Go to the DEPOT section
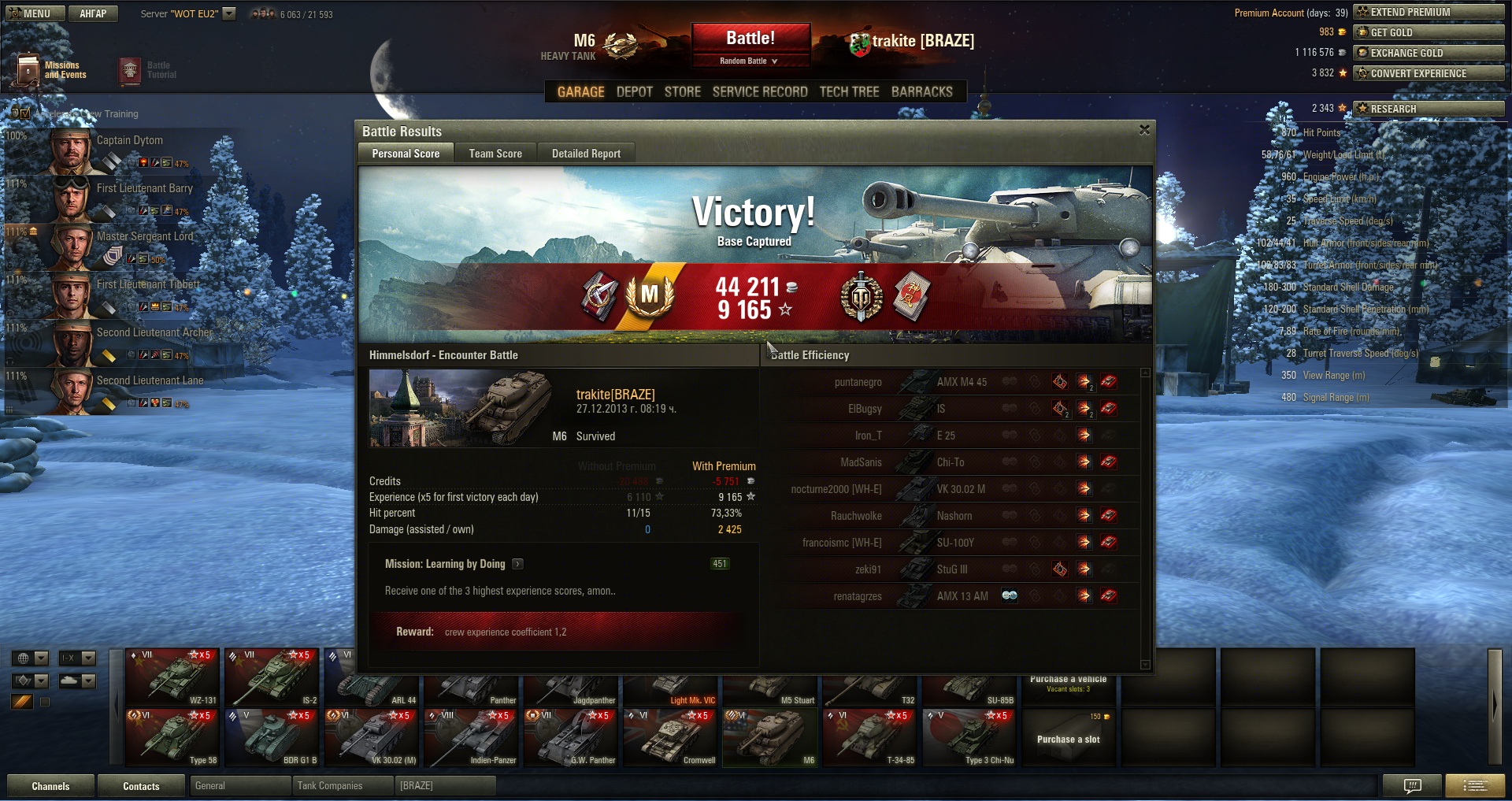1512x801 pixels. [x=634, y=92]
